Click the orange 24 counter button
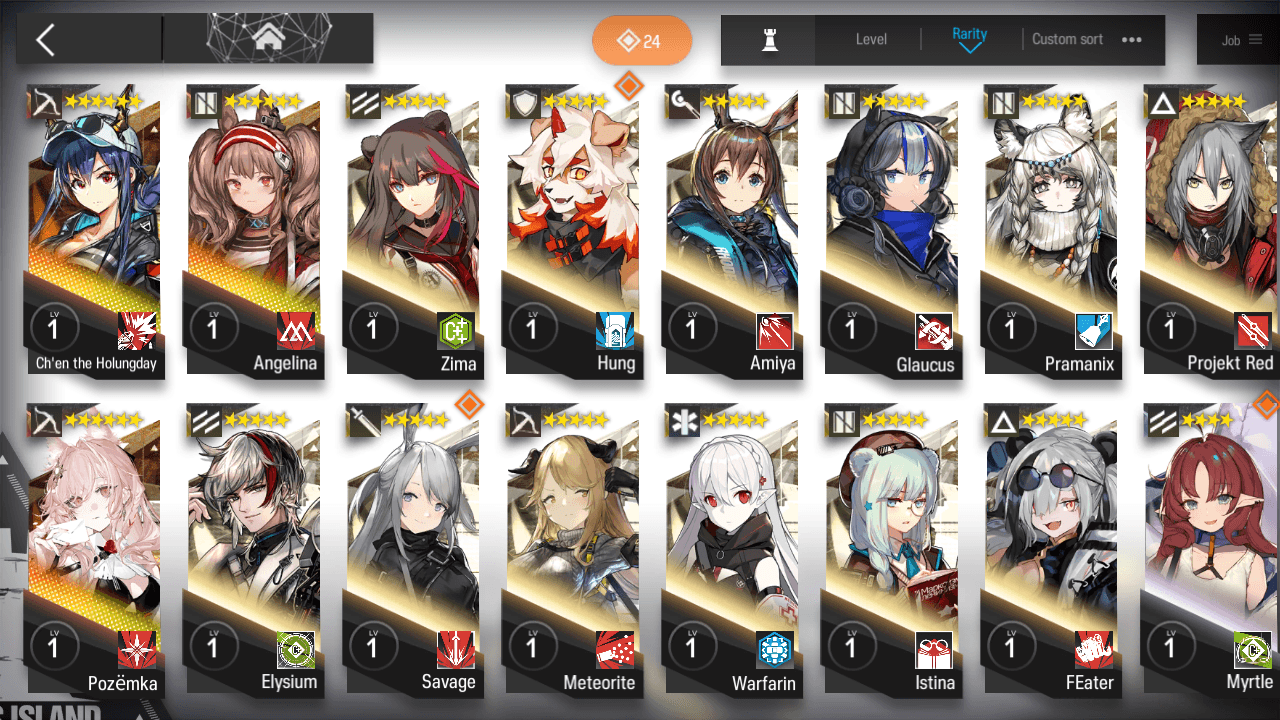This screenshot has width=1280, height=720. point(642,41)
